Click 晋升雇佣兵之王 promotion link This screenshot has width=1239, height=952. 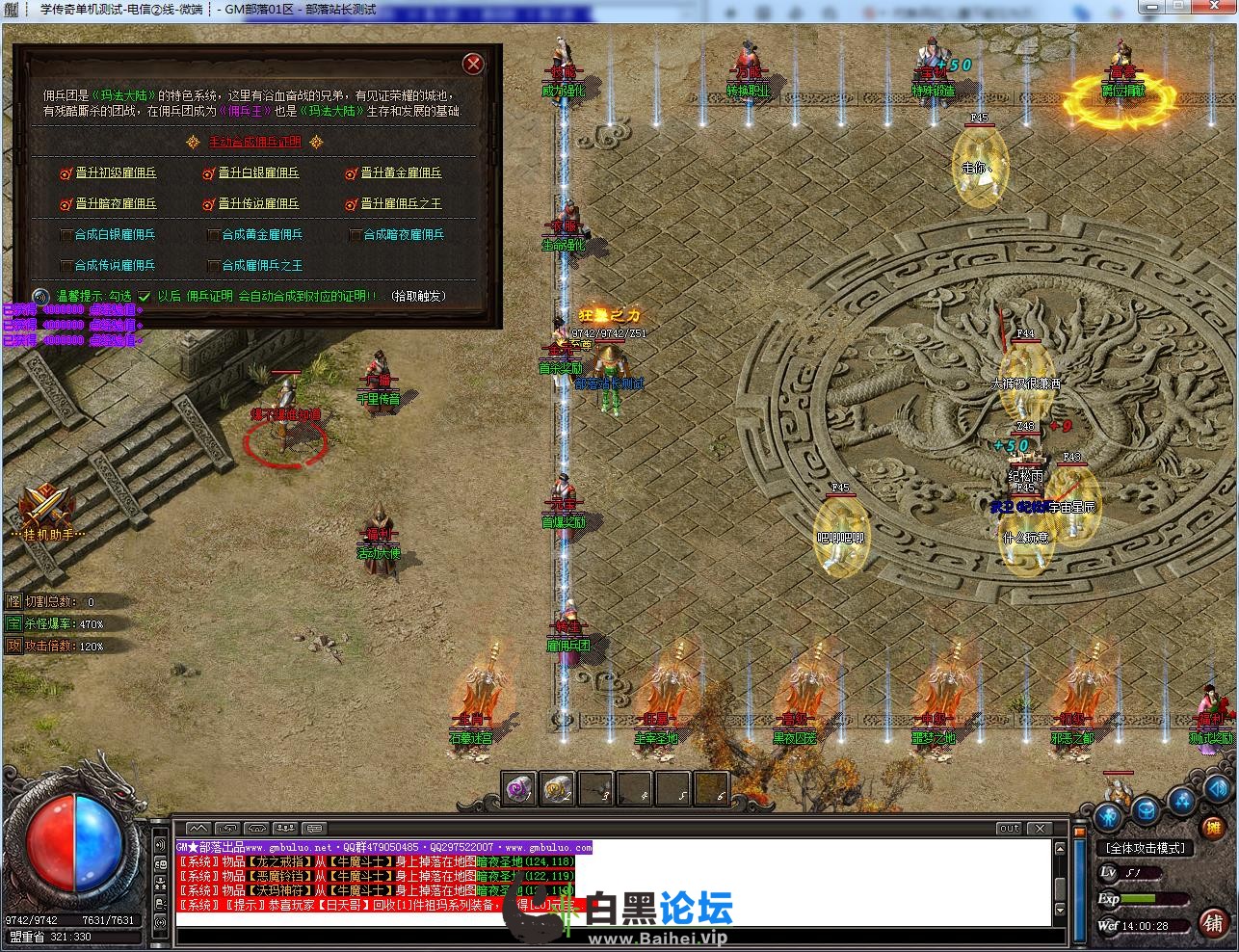click(401, 204)
